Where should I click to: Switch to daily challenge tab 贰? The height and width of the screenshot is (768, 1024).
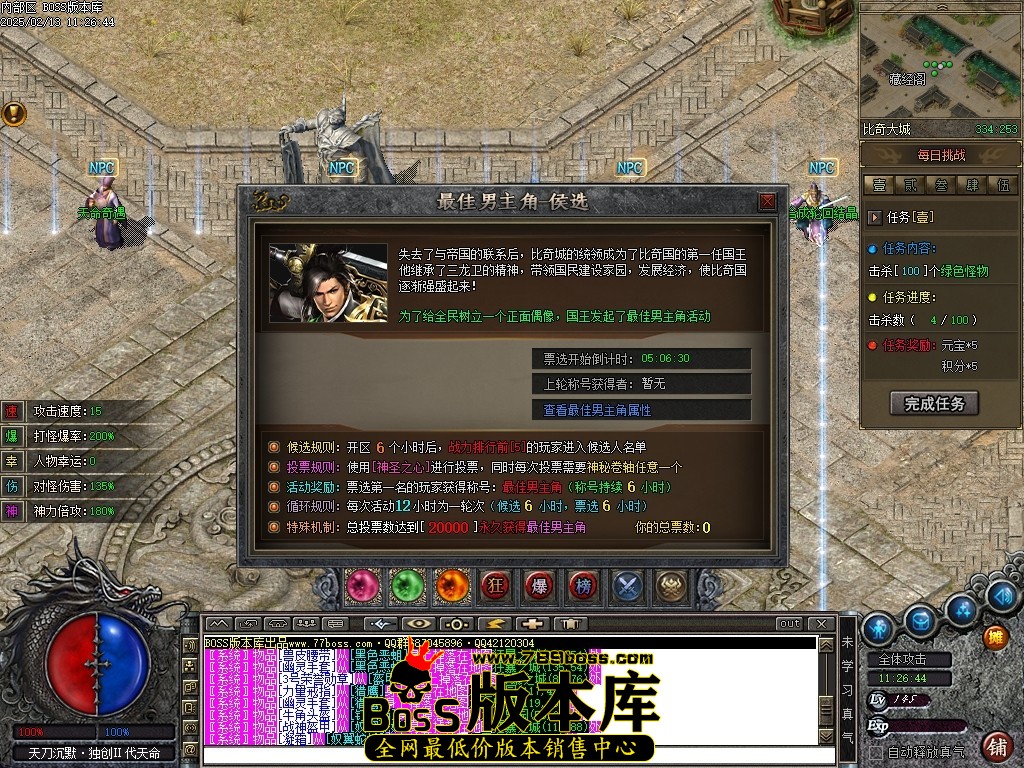click(910, 185)
